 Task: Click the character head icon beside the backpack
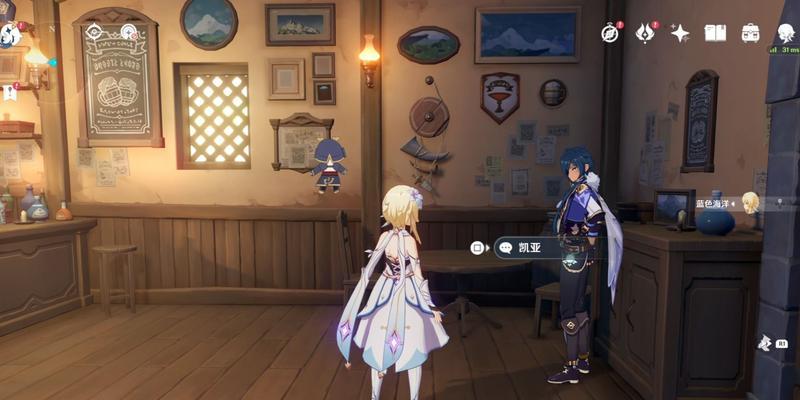[x=785, y=33]
